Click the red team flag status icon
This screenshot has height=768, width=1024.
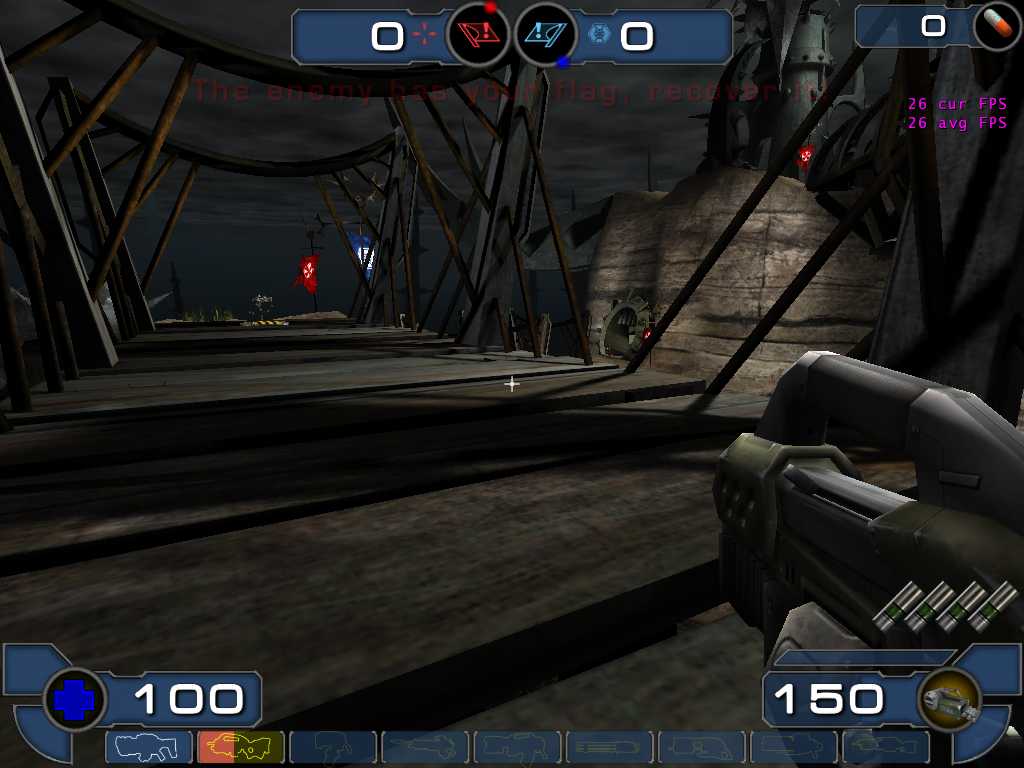[x=479, y=36]
